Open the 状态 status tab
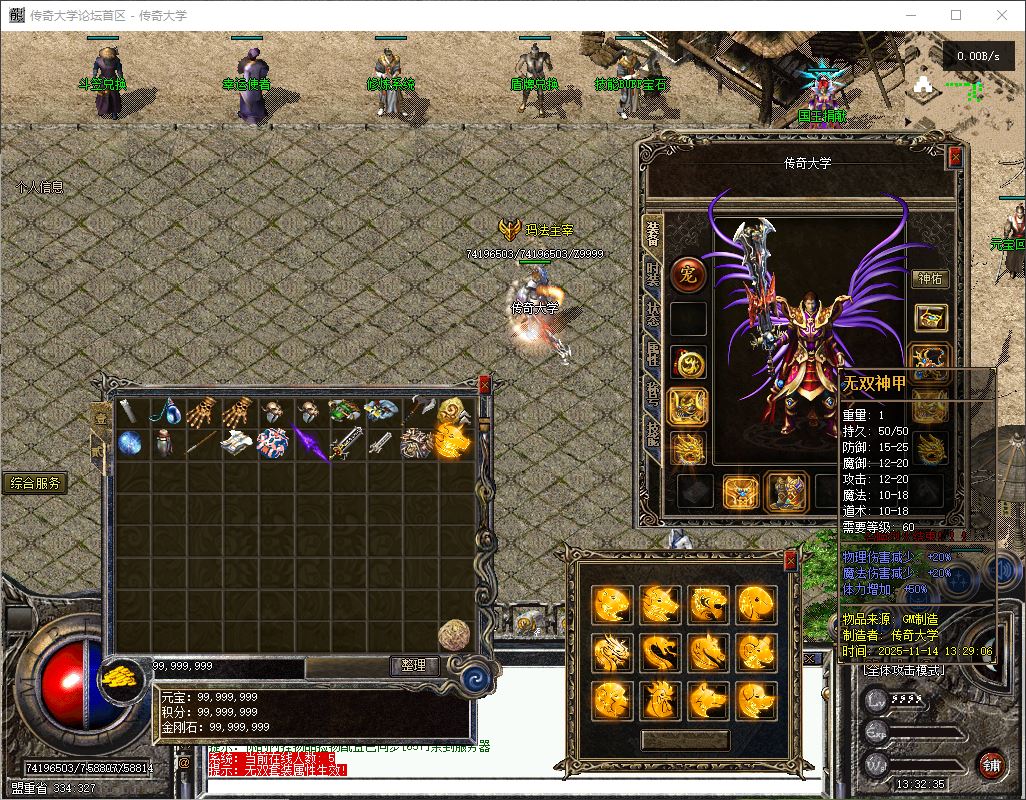Screen dimensions: 1026x800 pyautogui.click(x=653, y=311)
